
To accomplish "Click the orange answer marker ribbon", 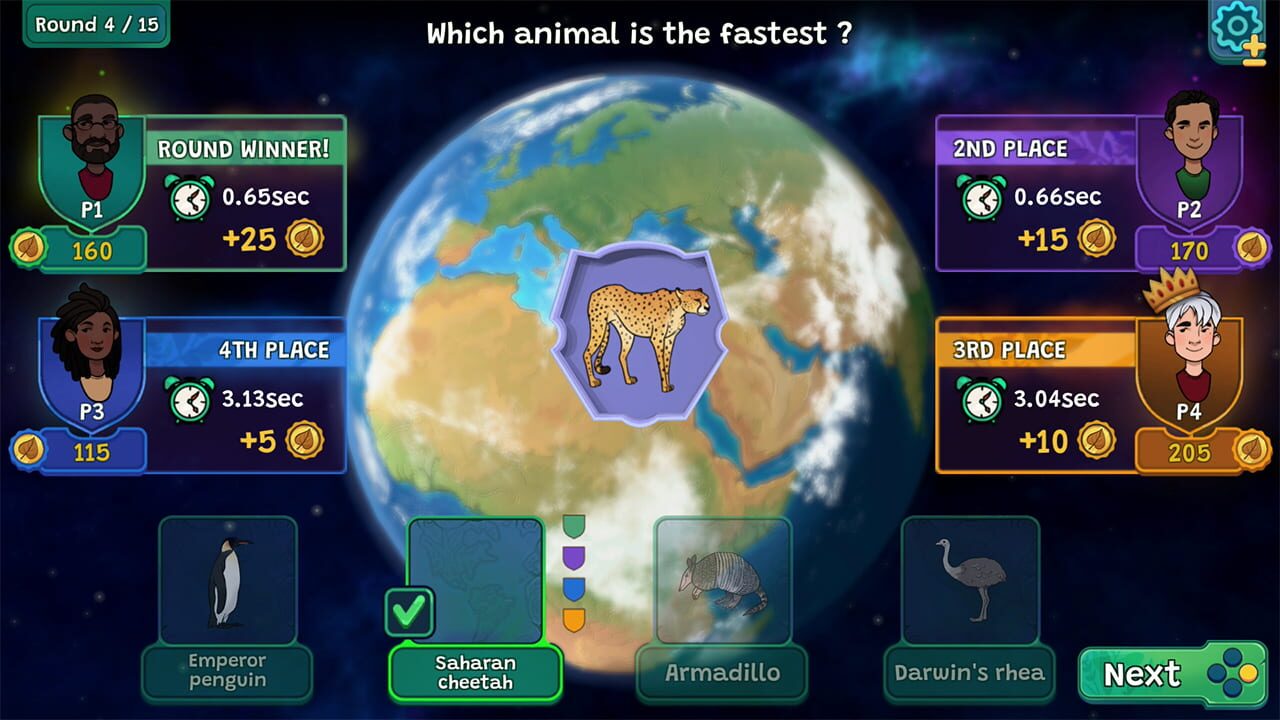I will click(x=573, y=621).
